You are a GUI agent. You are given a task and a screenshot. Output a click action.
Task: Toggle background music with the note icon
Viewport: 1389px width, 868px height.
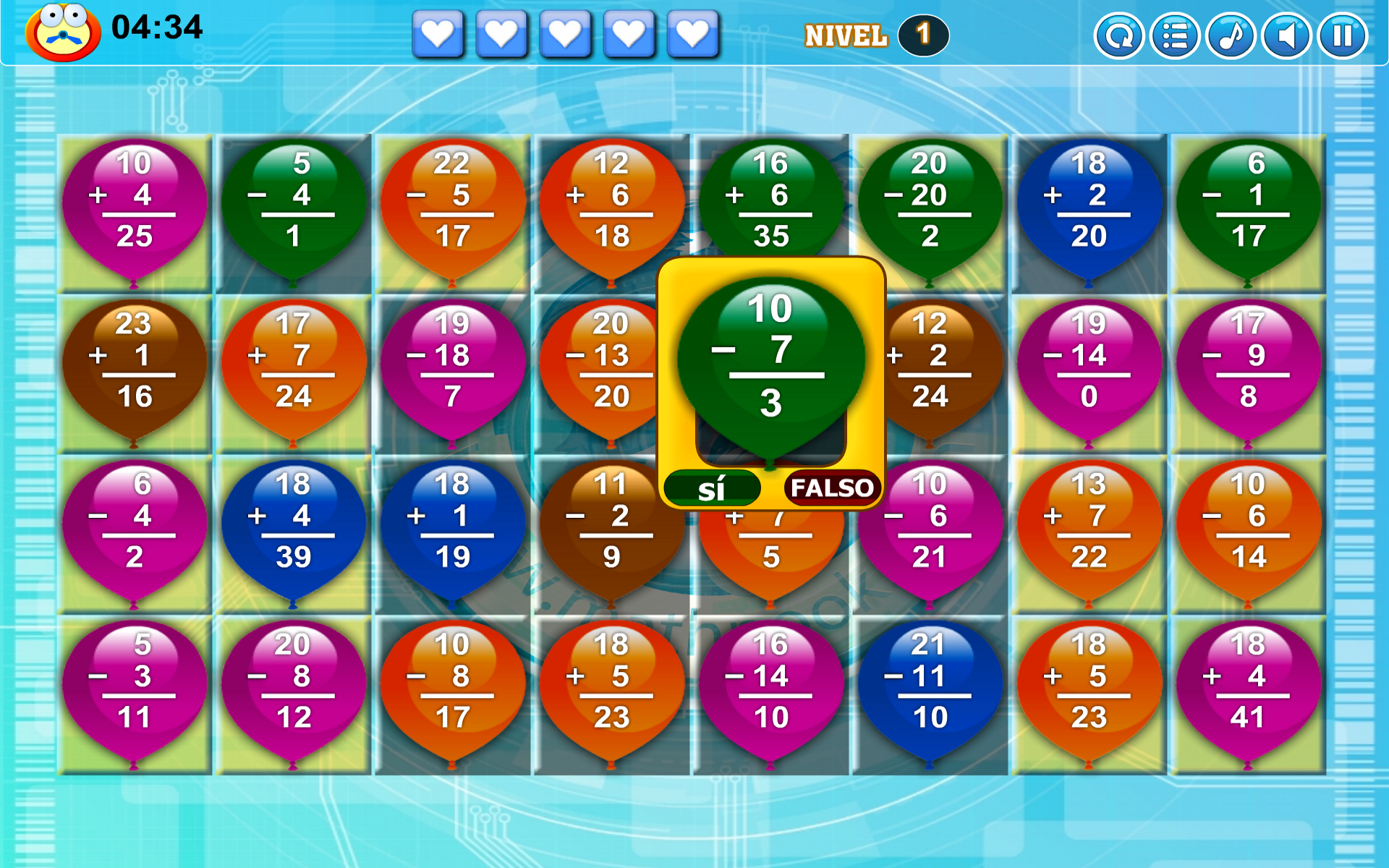coord(1231,35)
